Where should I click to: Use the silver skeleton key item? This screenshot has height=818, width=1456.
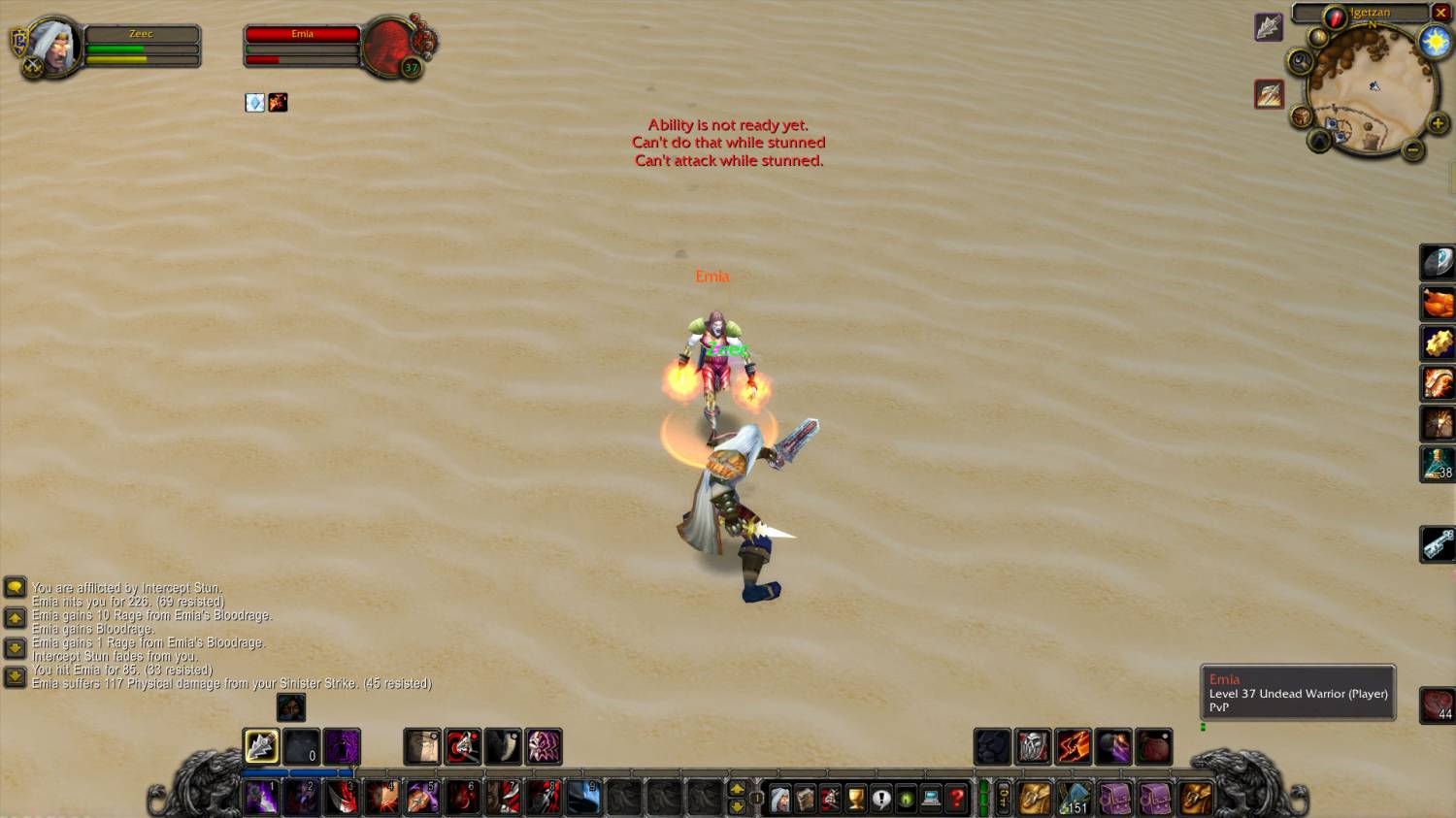click(1438, 543)
